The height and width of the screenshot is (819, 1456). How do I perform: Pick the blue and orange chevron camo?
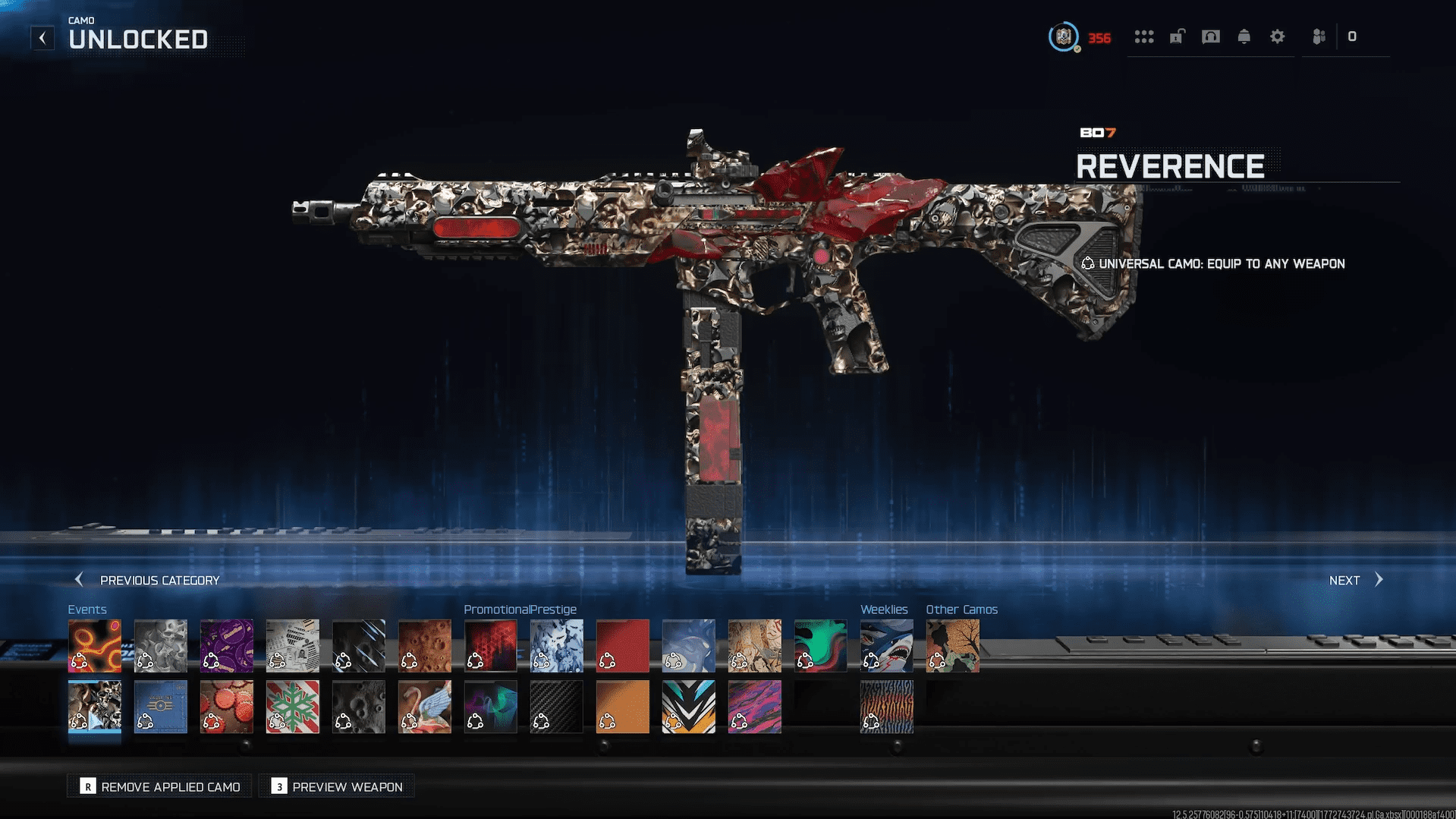point(688,707)
